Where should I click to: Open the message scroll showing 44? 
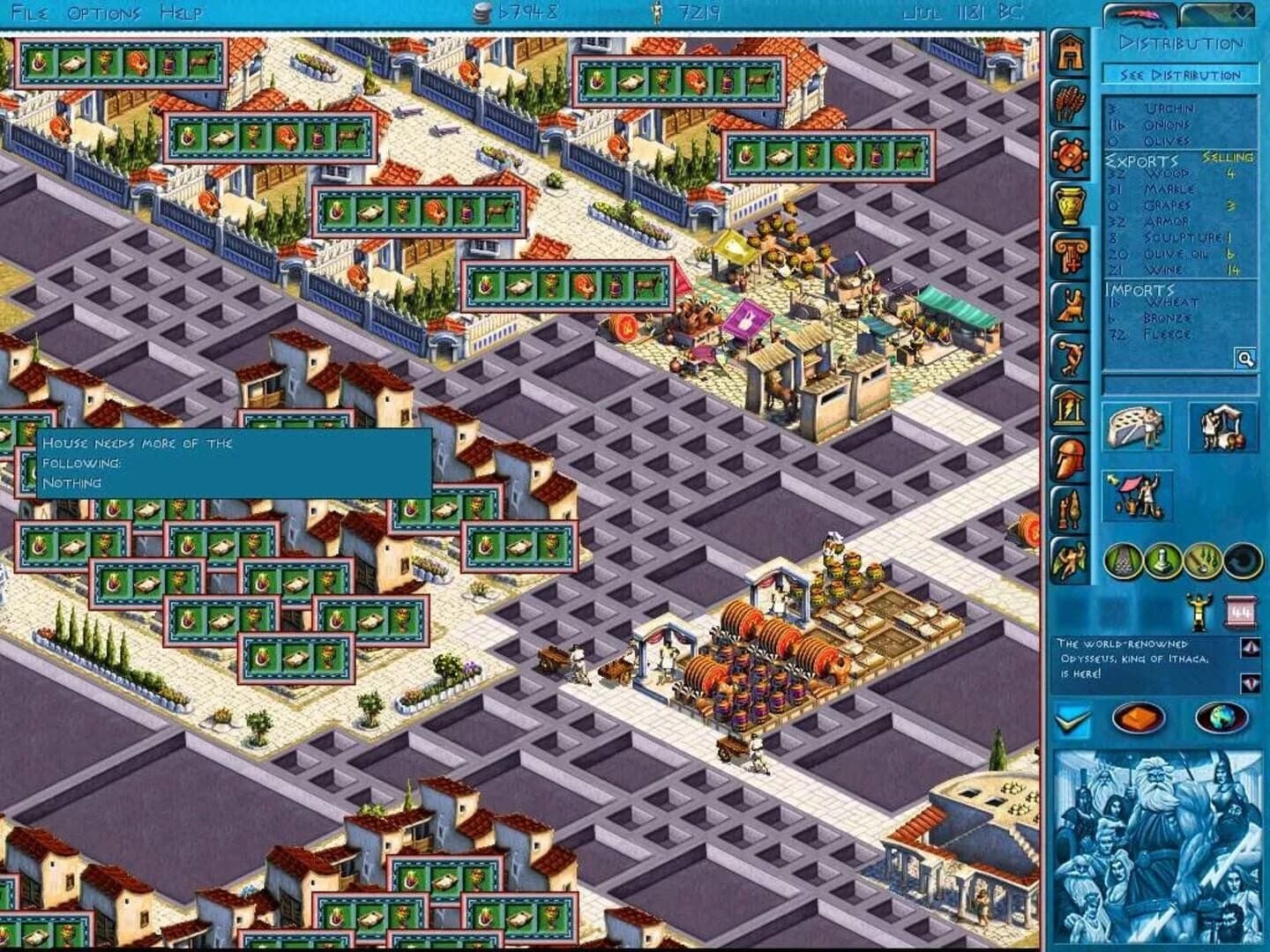(x=1241, y=609)
